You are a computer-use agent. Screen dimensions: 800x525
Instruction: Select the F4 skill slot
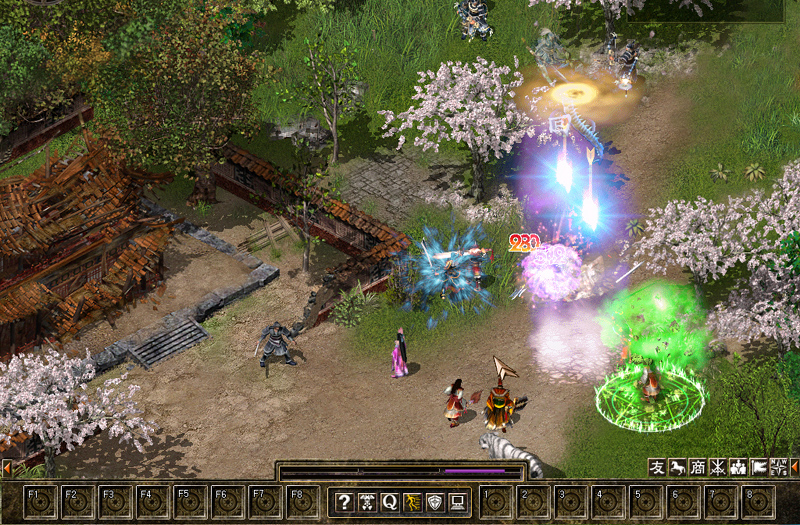[x=152, y=501]
